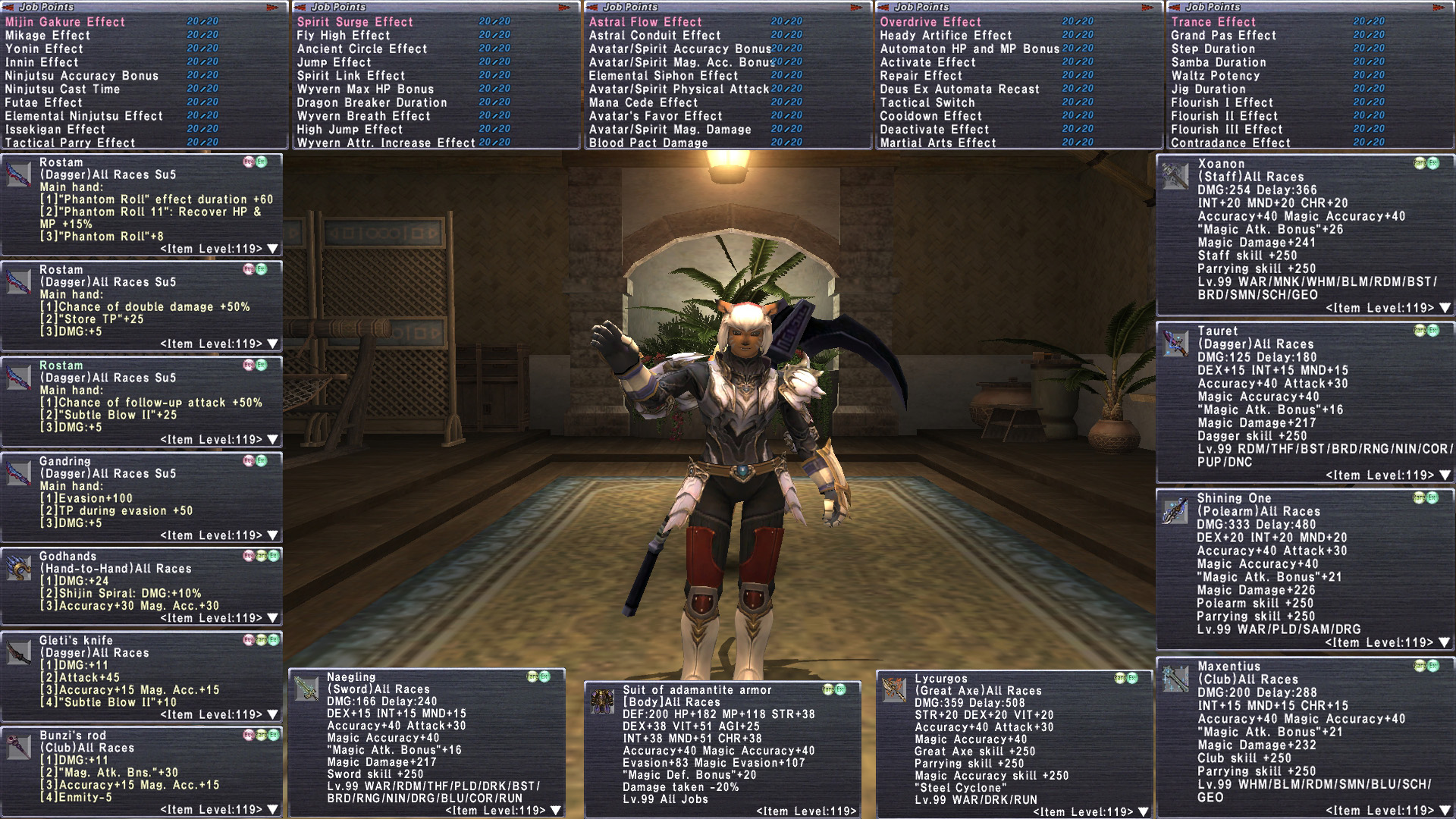This screenshot has height=819, width=1456.
Task: Pick Dragon Breaker Duration from the job points
Action: (372, 102)
